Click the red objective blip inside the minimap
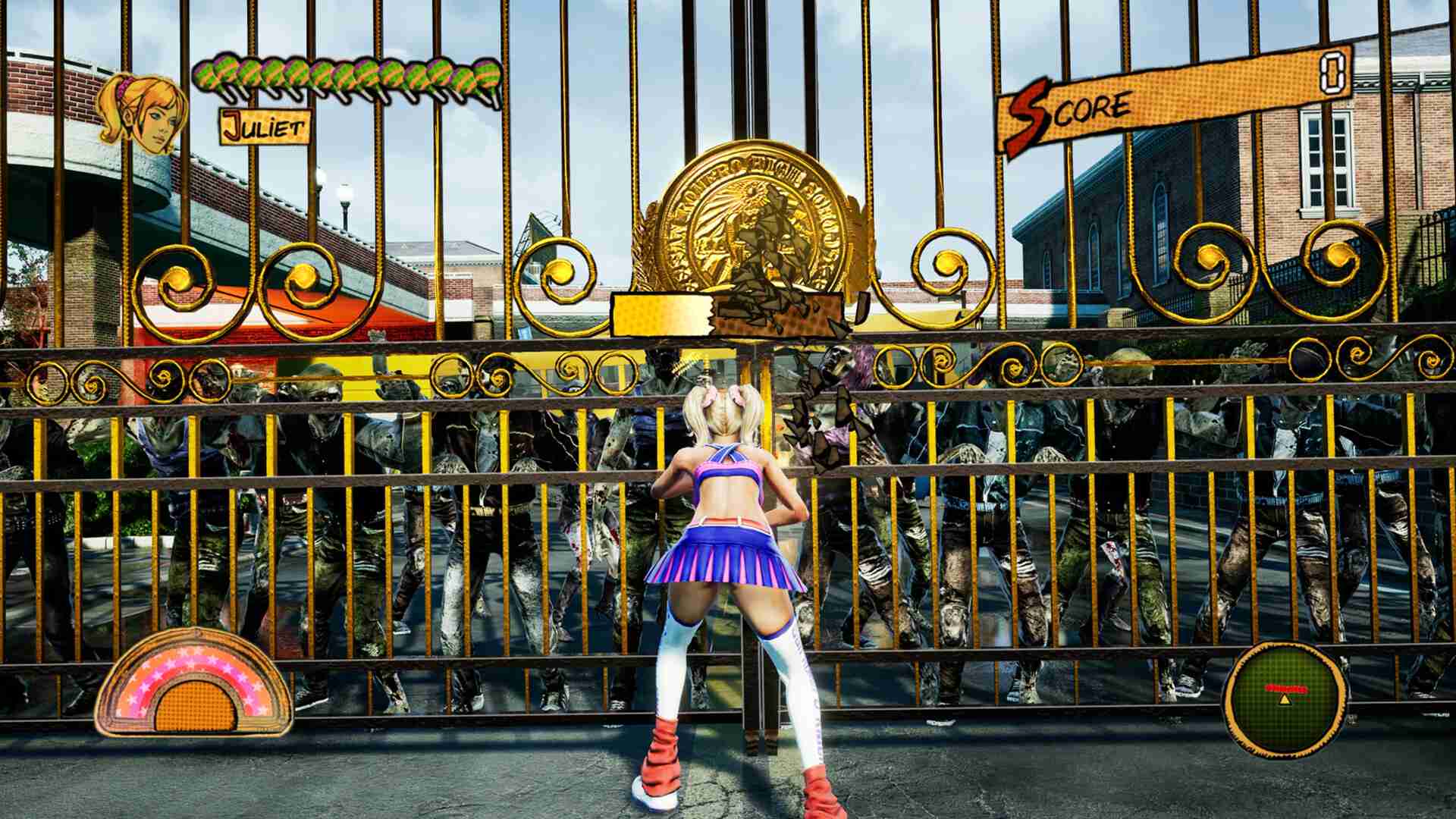 tap(1285, 687)
